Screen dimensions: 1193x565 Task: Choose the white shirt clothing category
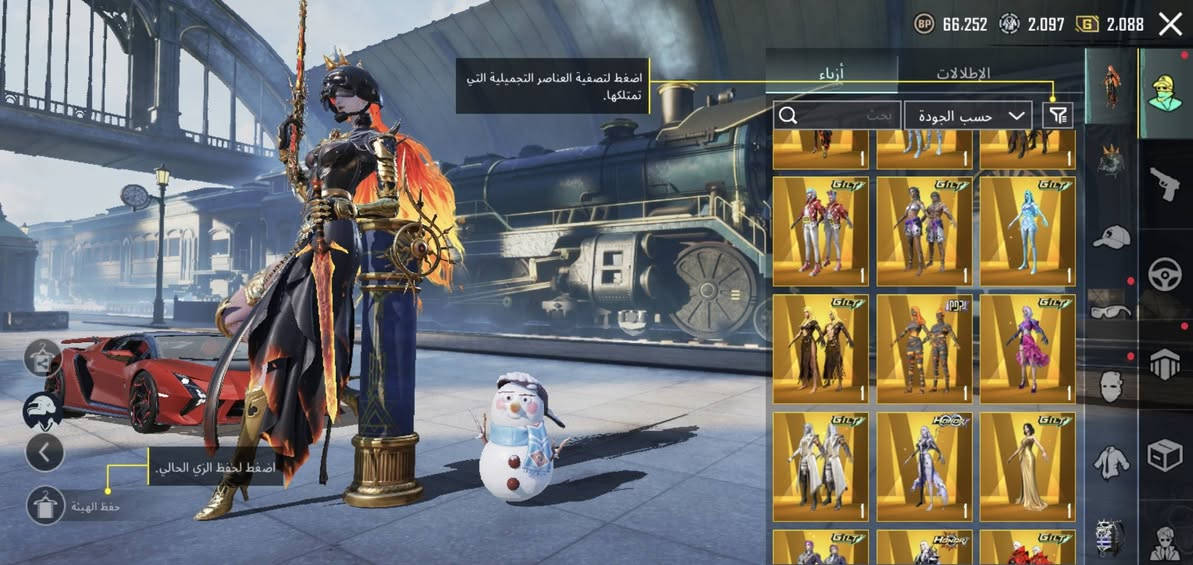[x=1111, y=460]
